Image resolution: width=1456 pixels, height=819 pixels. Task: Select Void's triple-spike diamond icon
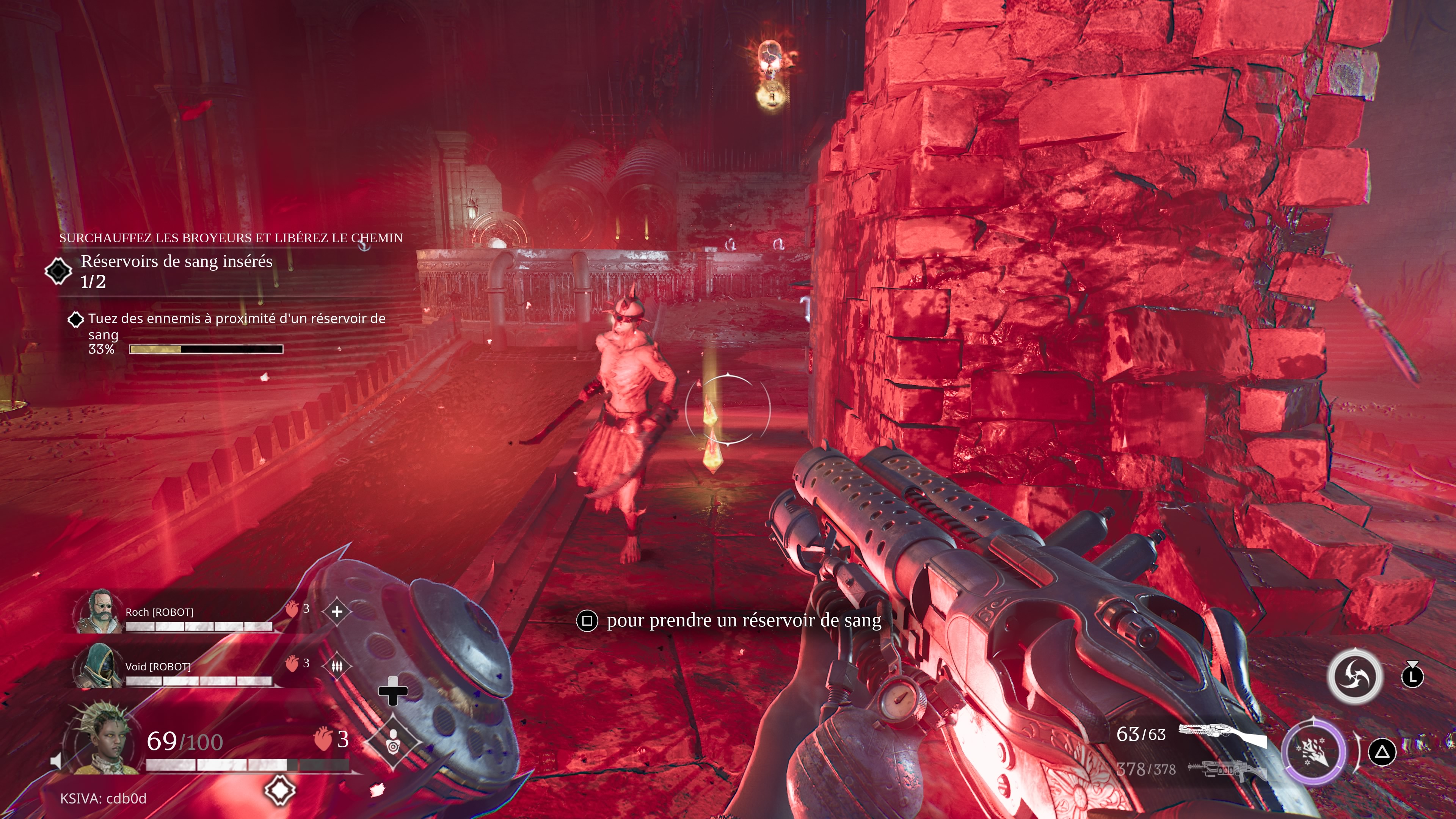click(337, 667)
